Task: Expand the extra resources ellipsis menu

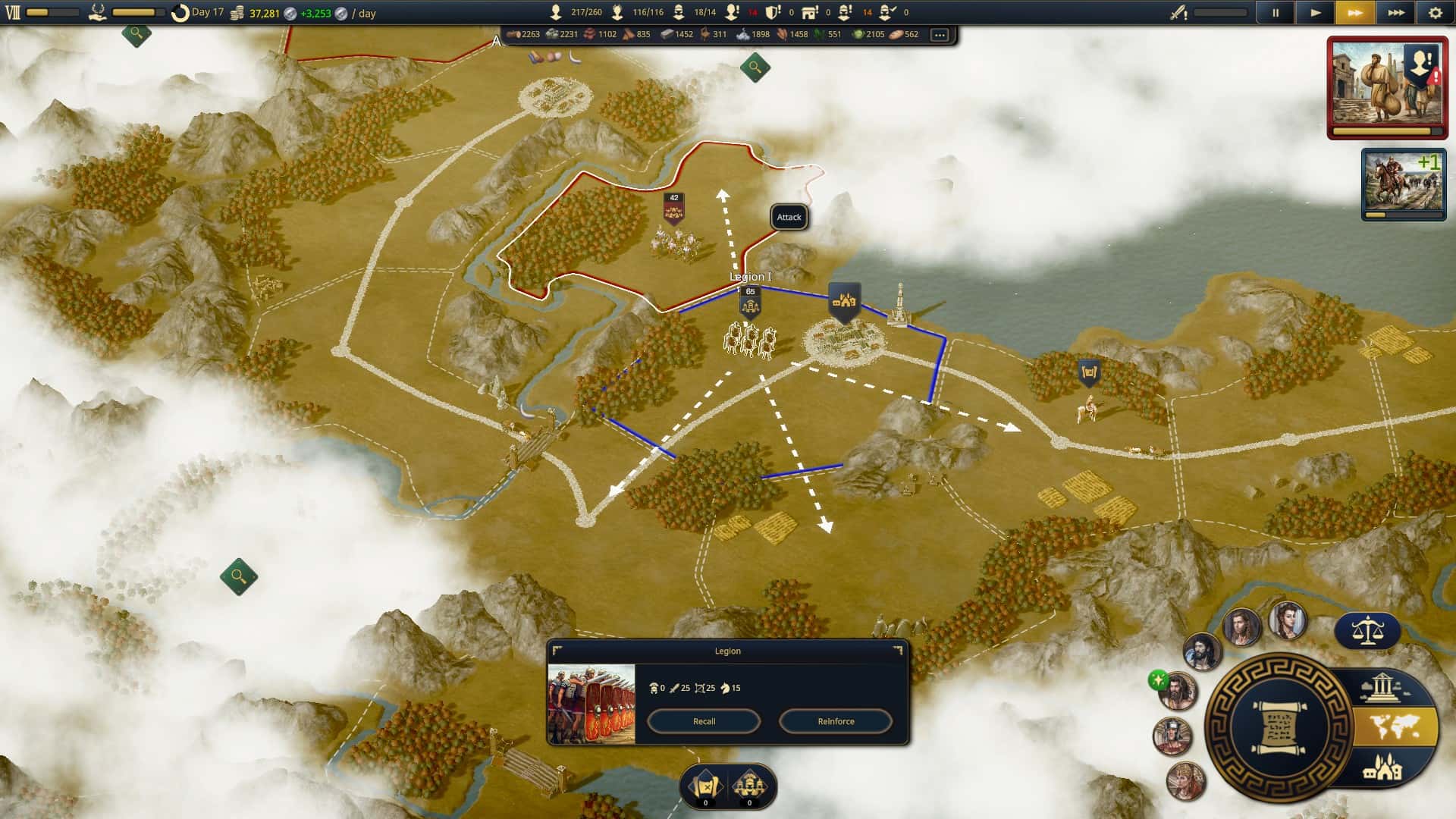Action: 939,34
